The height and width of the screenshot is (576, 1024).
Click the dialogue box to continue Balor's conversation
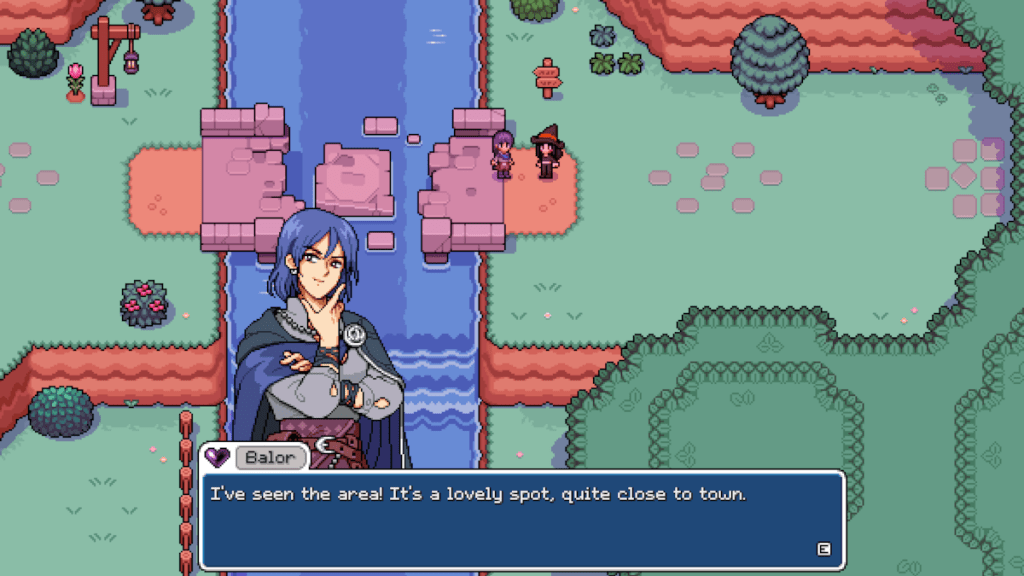click(x=521, y=520)
